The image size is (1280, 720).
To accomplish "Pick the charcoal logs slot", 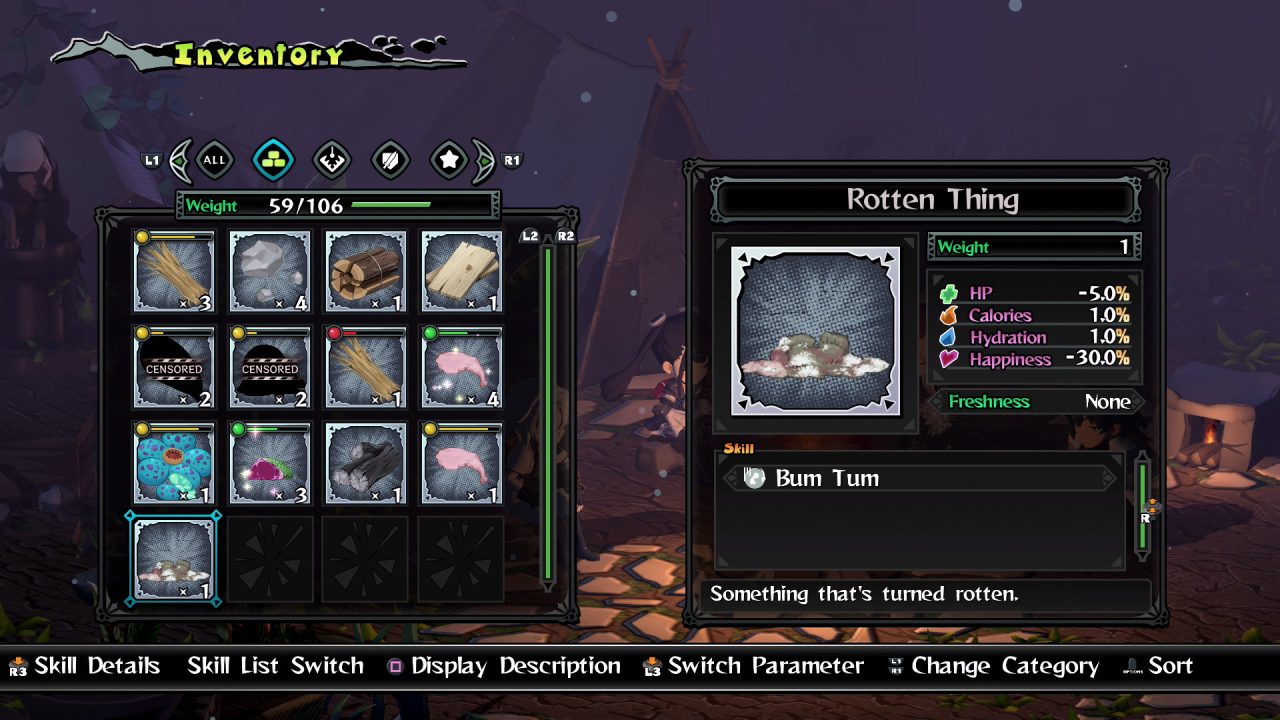I will pyautogui.click(x=366, y=463).
